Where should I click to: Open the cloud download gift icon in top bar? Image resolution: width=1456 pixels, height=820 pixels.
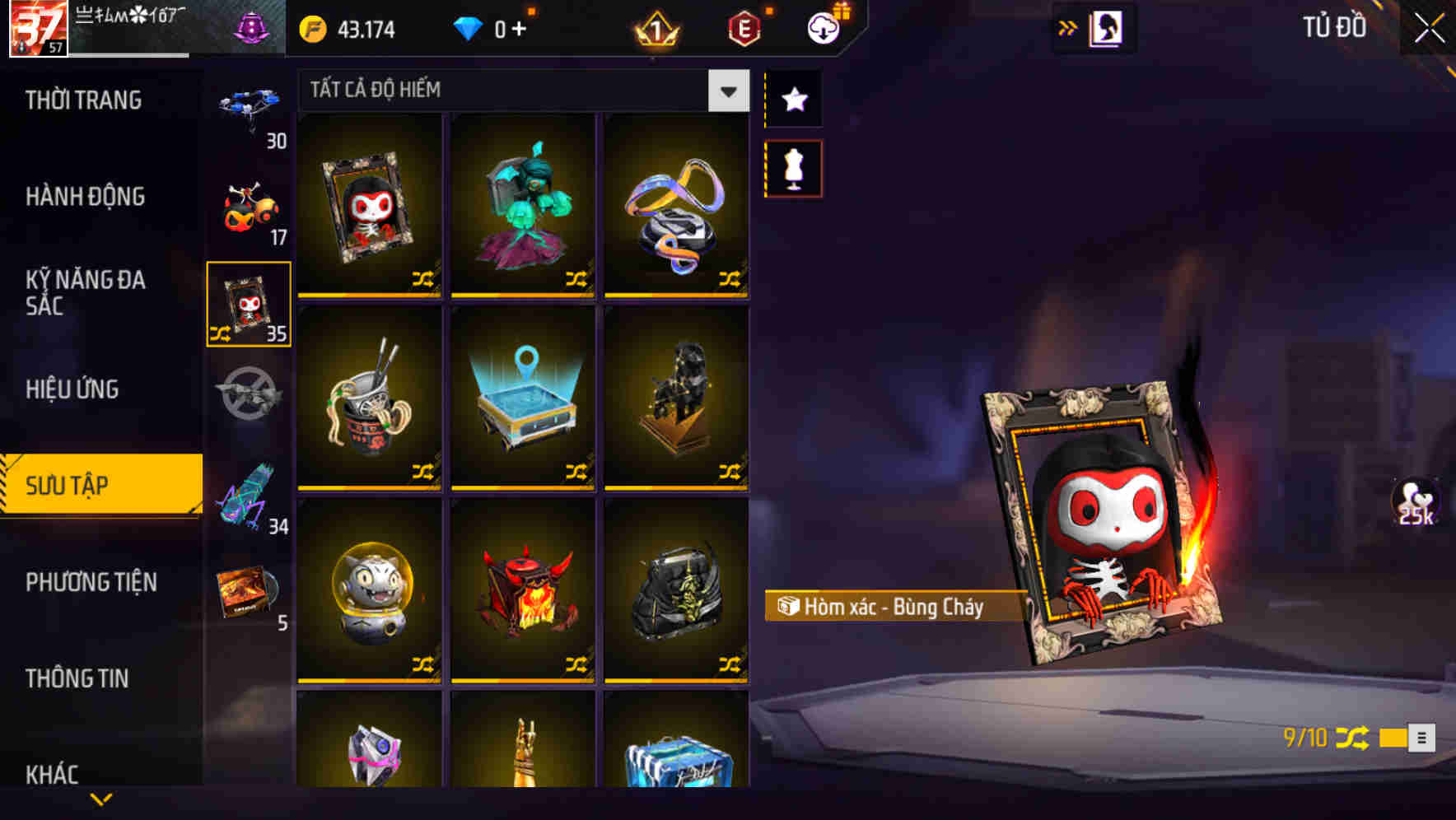823,27
